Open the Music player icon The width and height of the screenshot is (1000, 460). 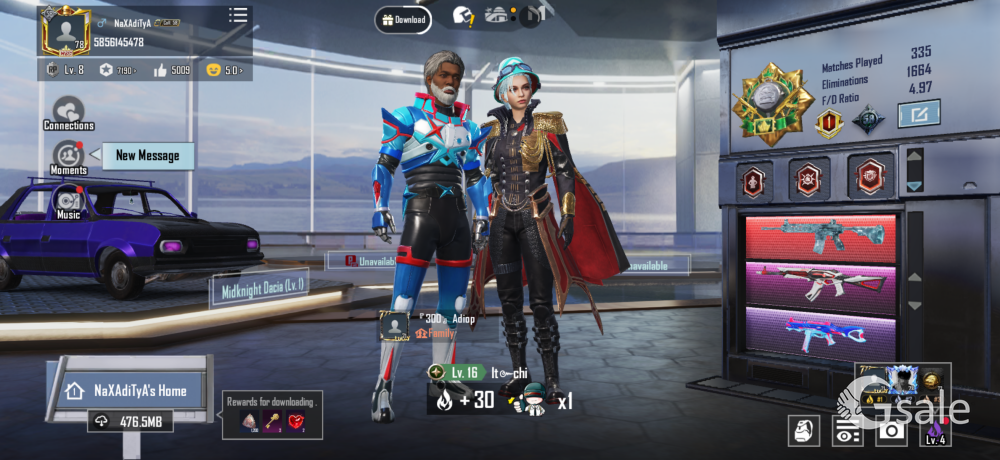tap(68, 202)
